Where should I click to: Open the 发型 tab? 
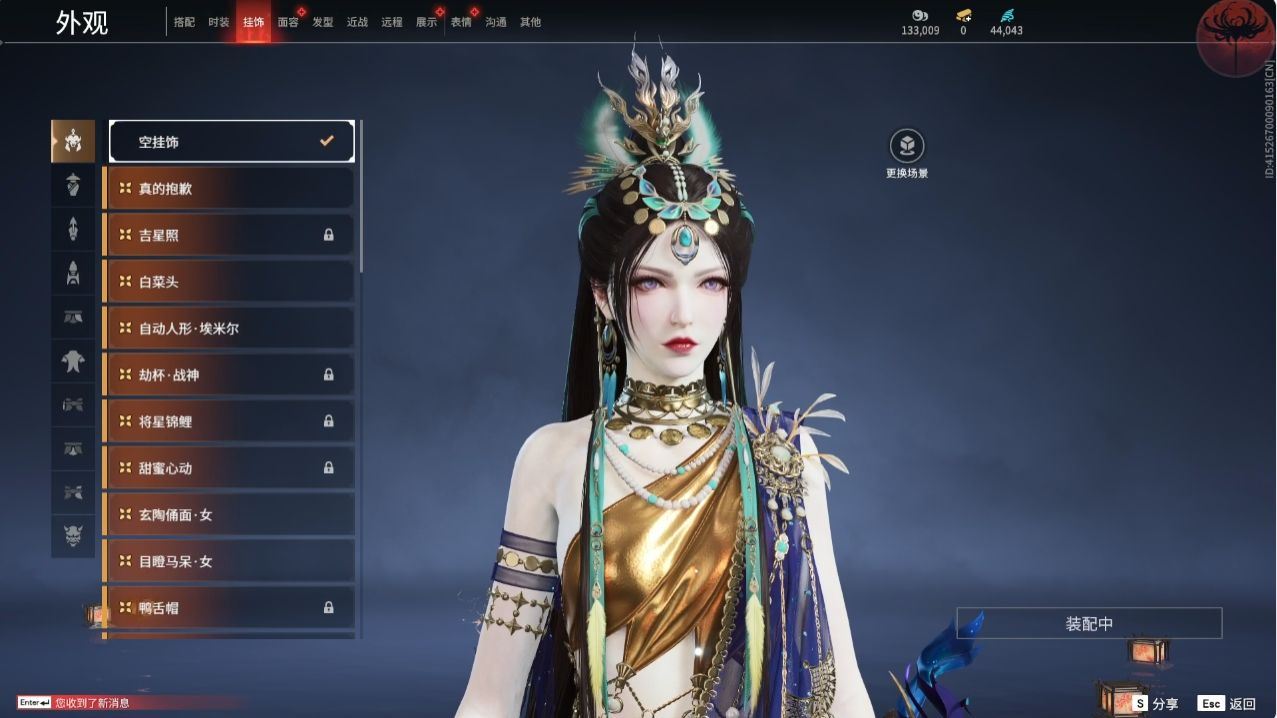(x=323, y=22)
